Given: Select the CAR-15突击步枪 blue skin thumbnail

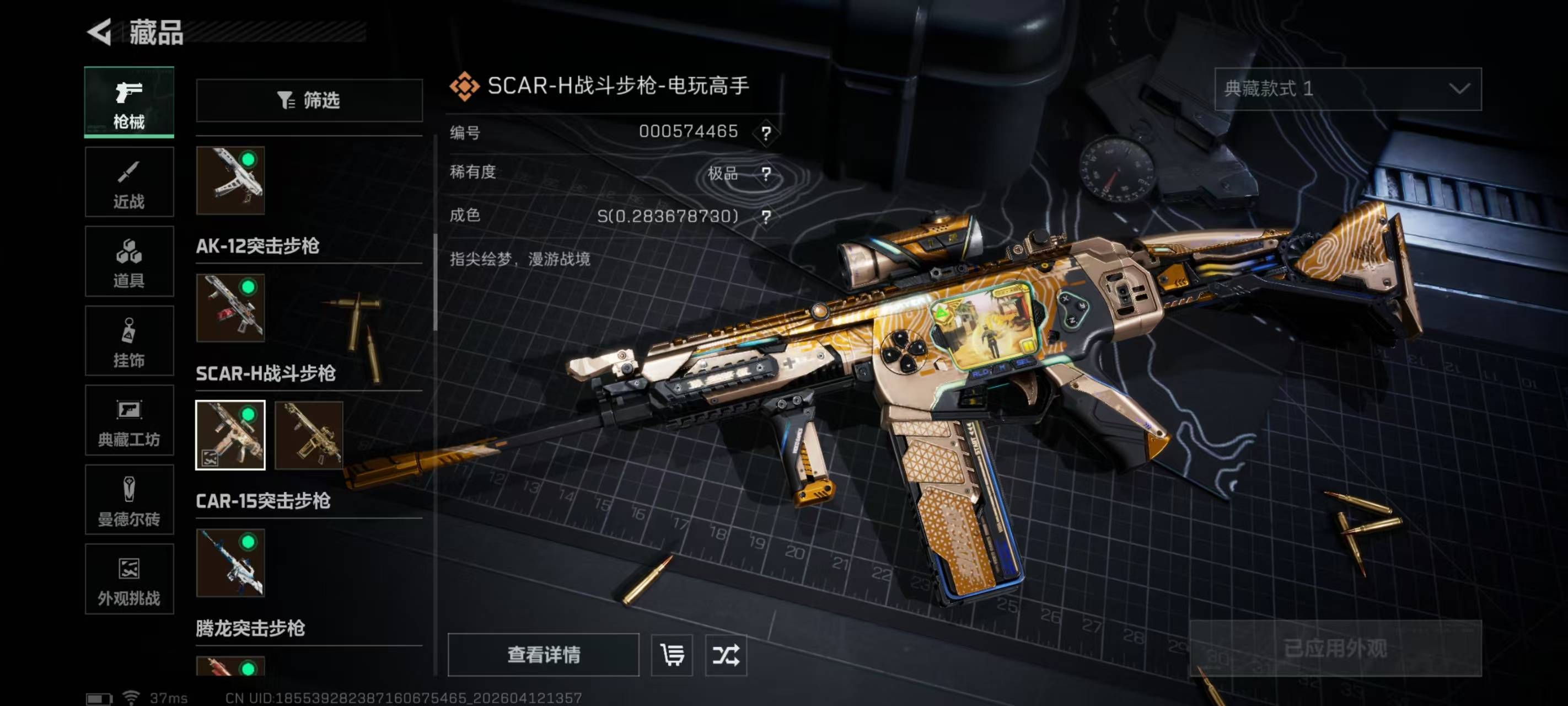Looking at the screenshot, I should 230,562.
